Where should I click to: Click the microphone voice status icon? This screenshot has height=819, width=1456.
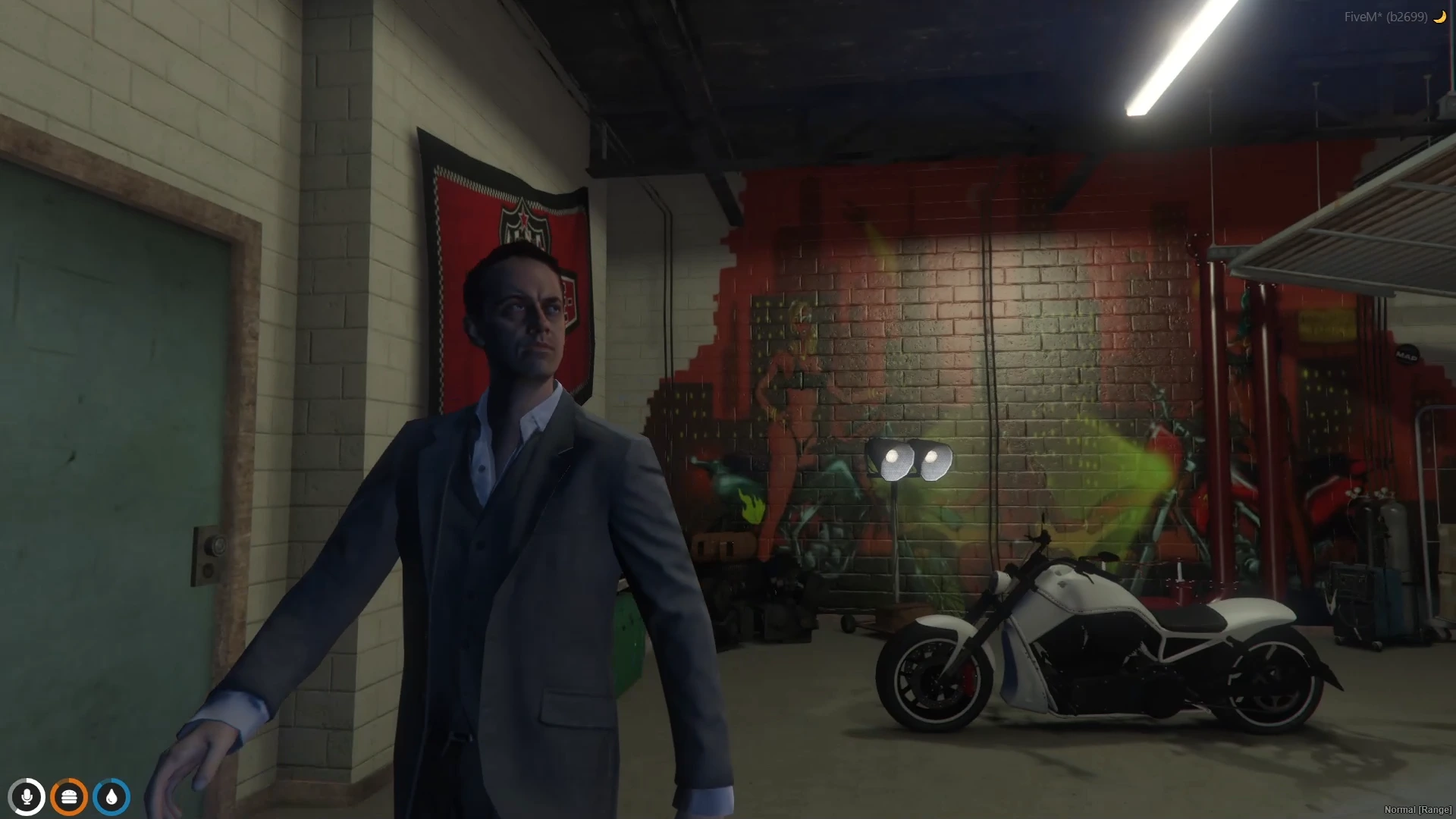click(27, 797)
